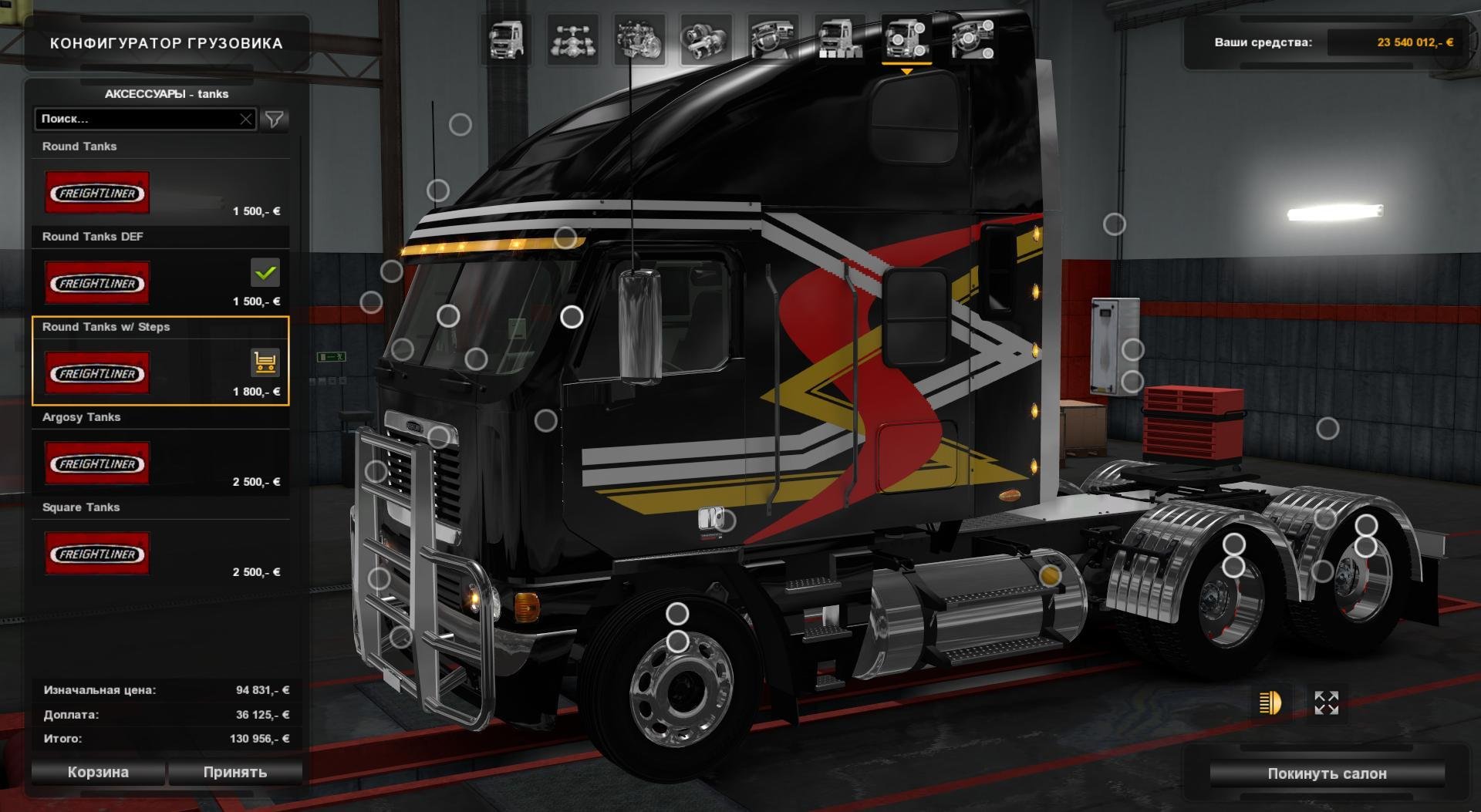The height and width of the screenshot is (812, 1481).
Task: Open the Engine category icon
Action: pyautogui.click(x=639, y=40)
